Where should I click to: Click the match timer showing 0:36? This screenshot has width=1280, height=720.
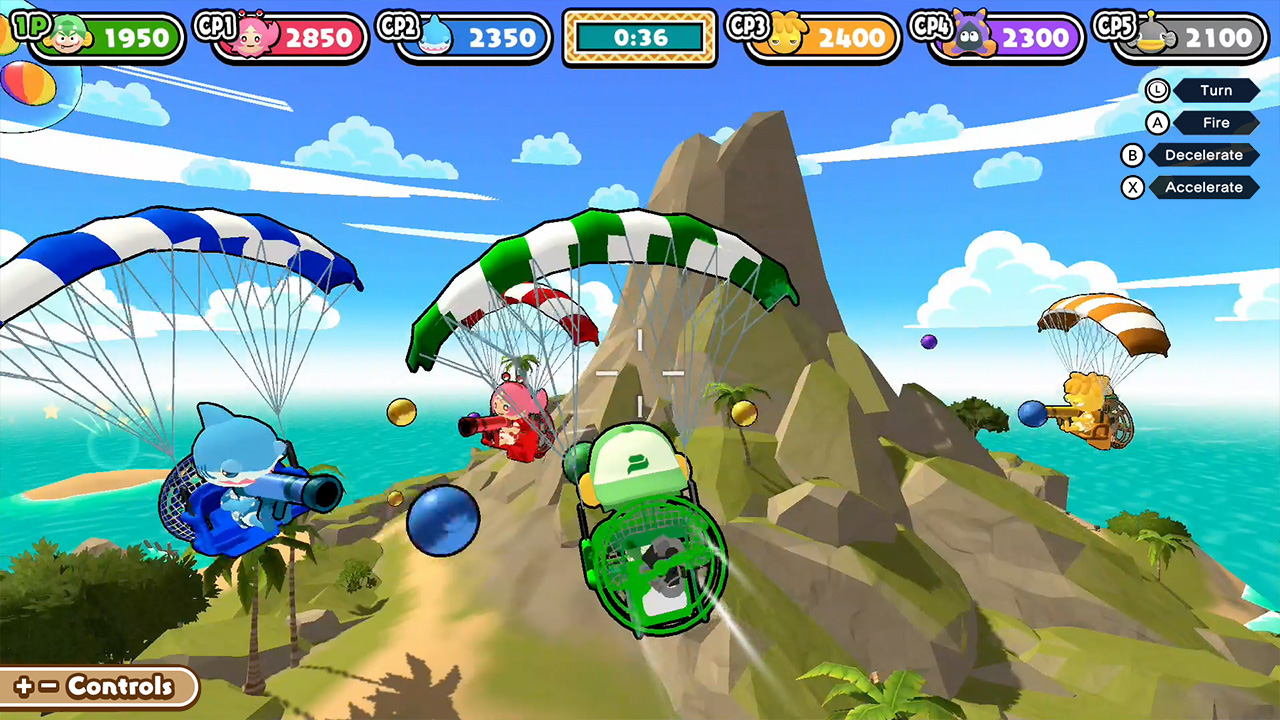click(x=639, y=37)
